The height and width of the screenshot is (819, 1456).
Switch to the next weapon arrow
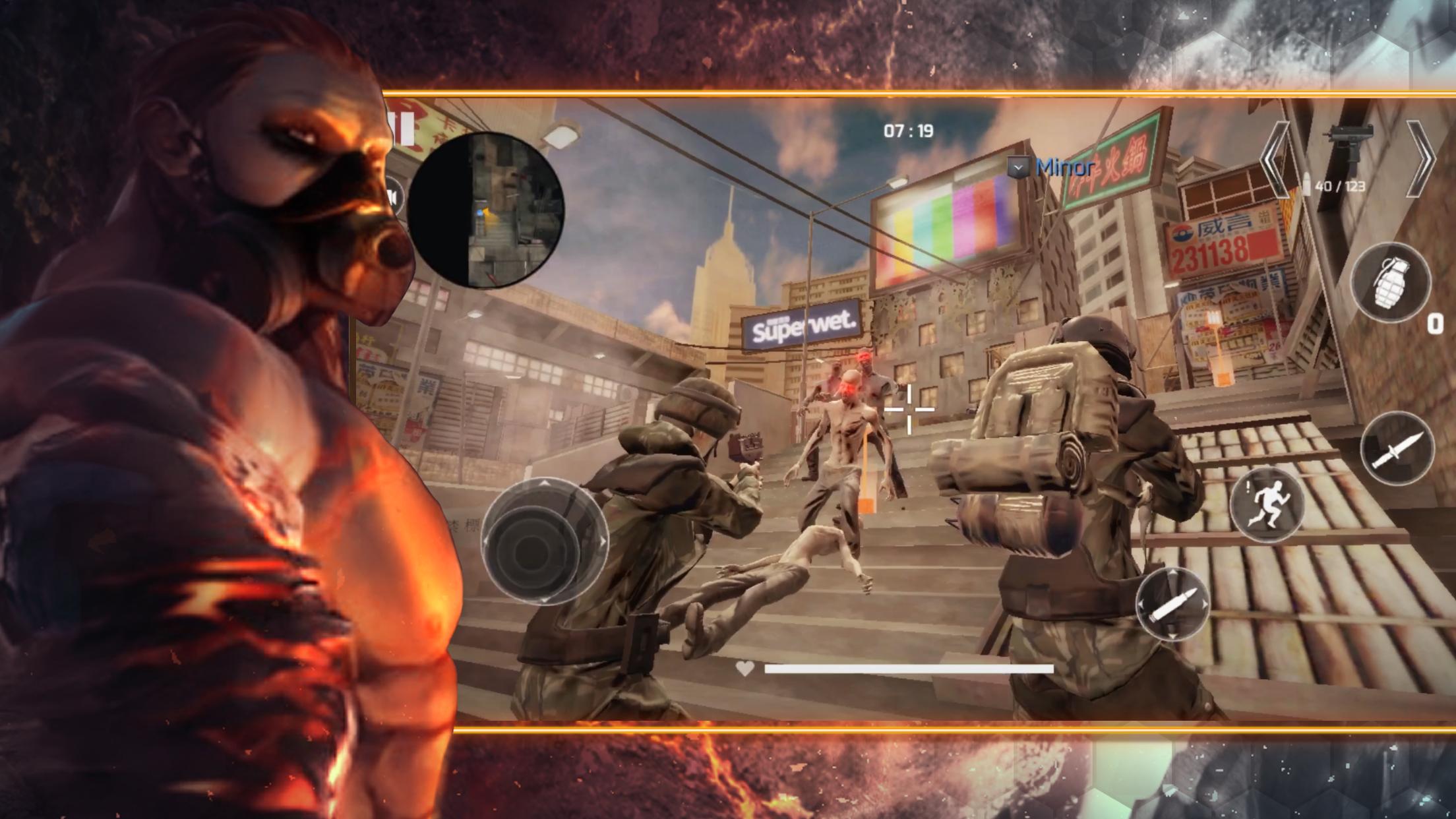1420,158
